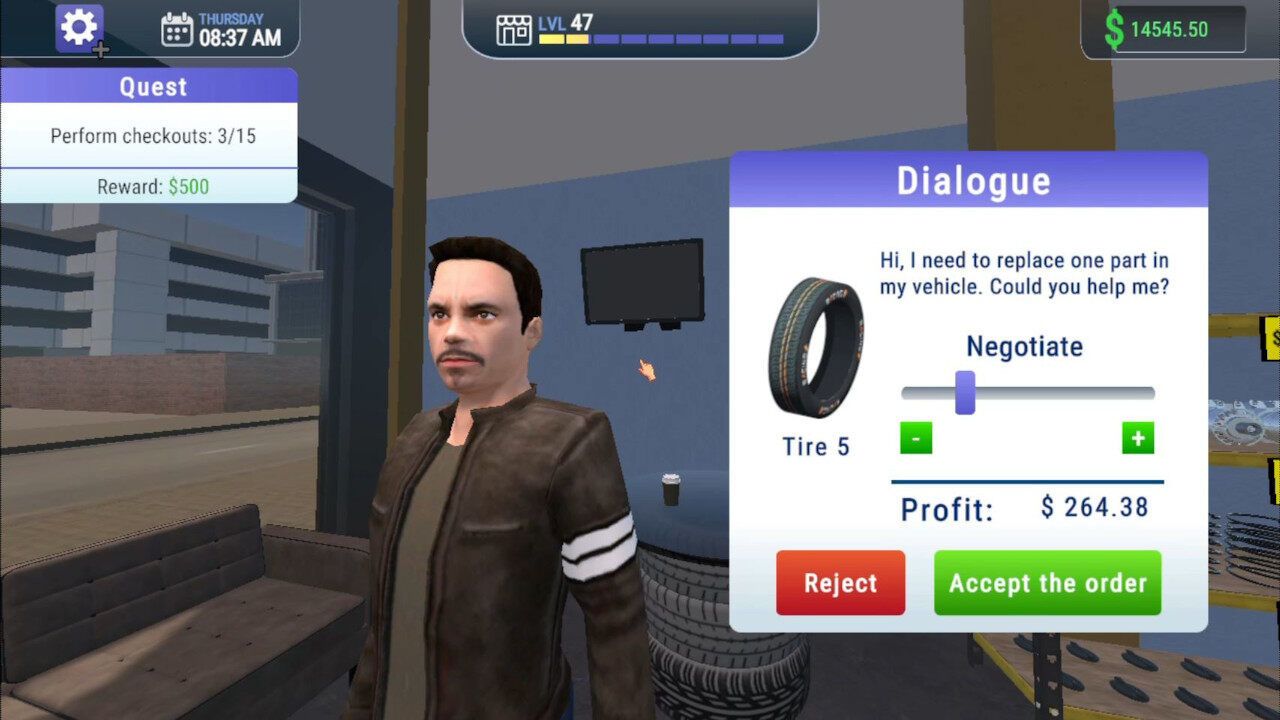The width and height of the screenshot is (1280, 720).
Task: Click Accept the order
Action: tap(1047, 583)
